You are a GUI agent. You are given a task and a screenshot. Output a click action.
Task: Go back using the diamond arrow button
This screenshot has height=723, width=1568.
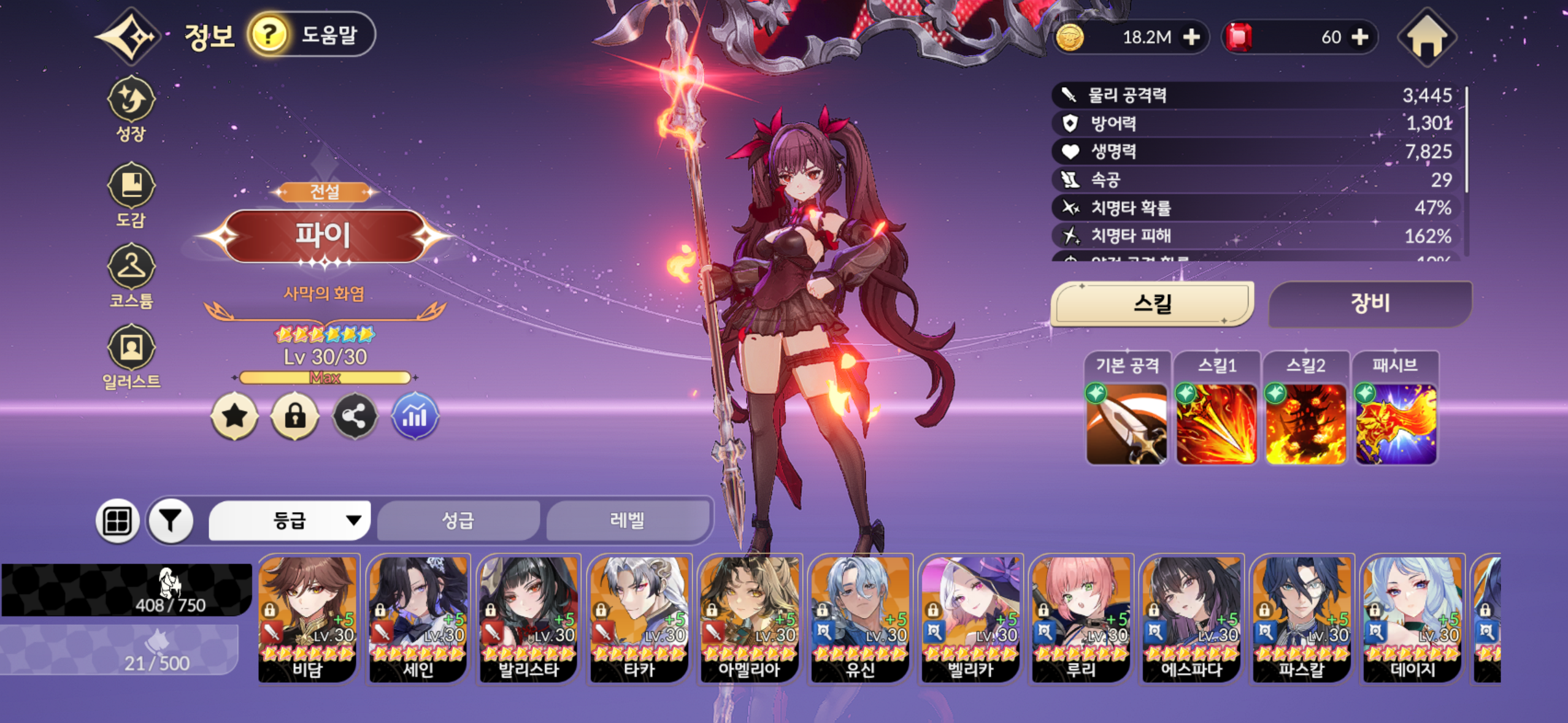coord(130,37)
